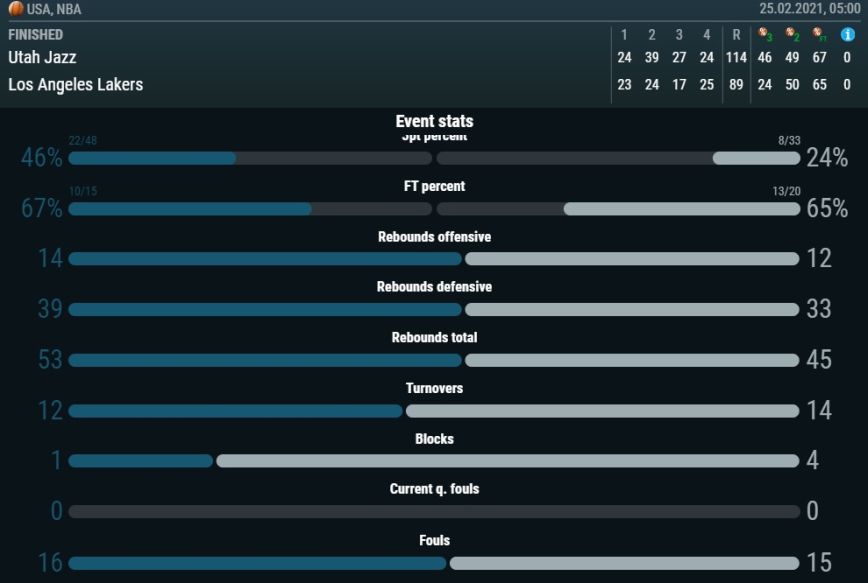
Task: Click the free throw percentage column icon
Action: click(819, 34)
